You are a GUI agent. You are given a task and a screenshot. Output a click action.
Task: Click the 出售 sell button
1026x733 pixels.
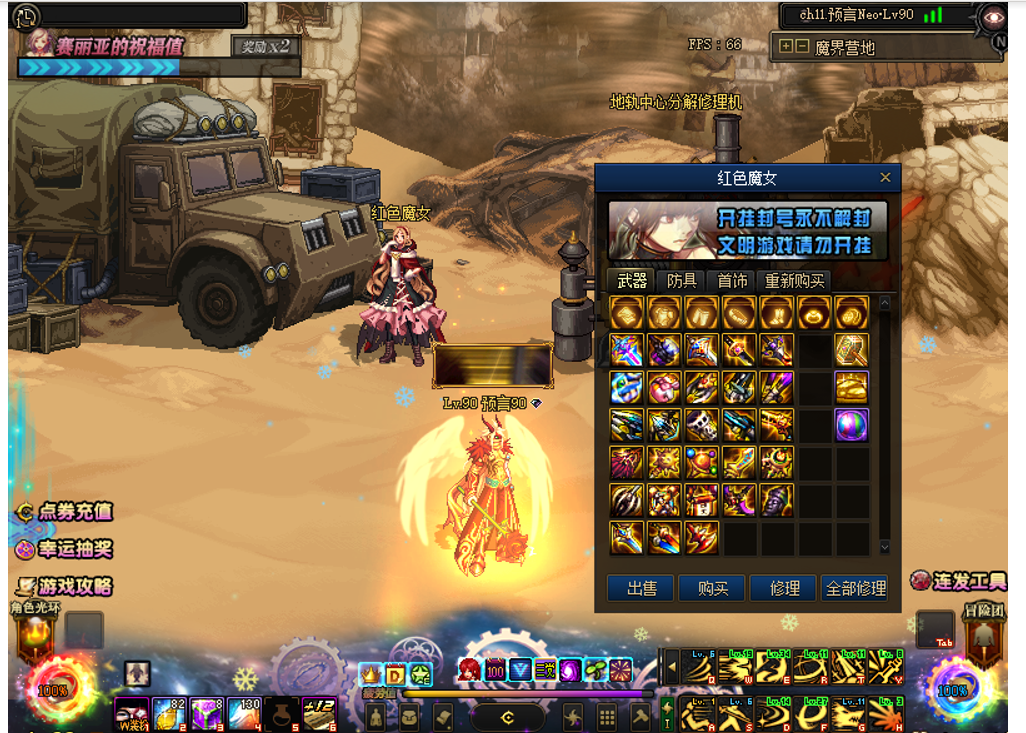point(642,589)
